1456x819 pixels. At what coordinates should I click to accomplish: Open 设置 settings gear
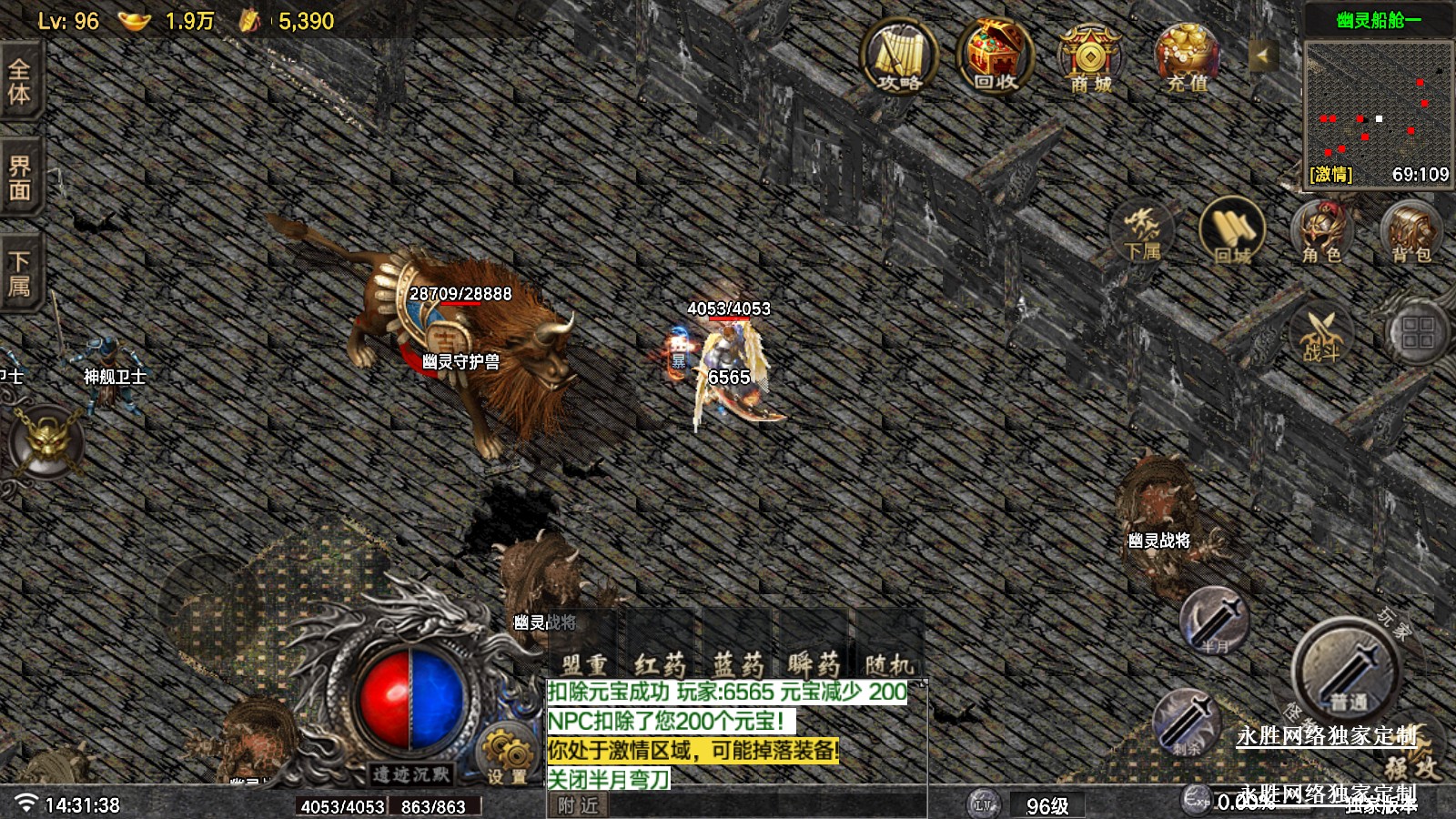point(507,755)
